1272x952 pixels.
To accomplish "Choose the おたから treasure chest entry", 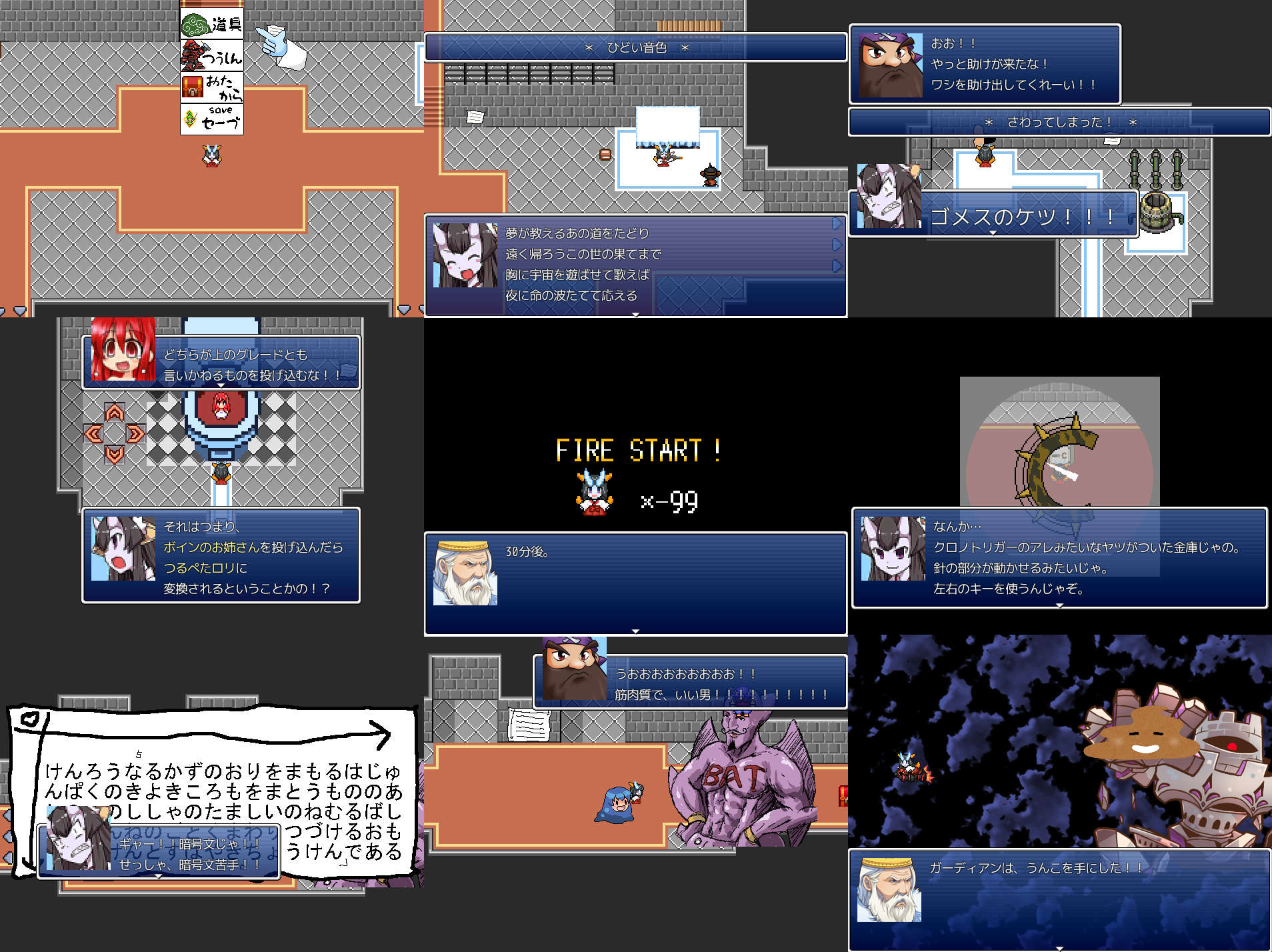I will 211,87.
